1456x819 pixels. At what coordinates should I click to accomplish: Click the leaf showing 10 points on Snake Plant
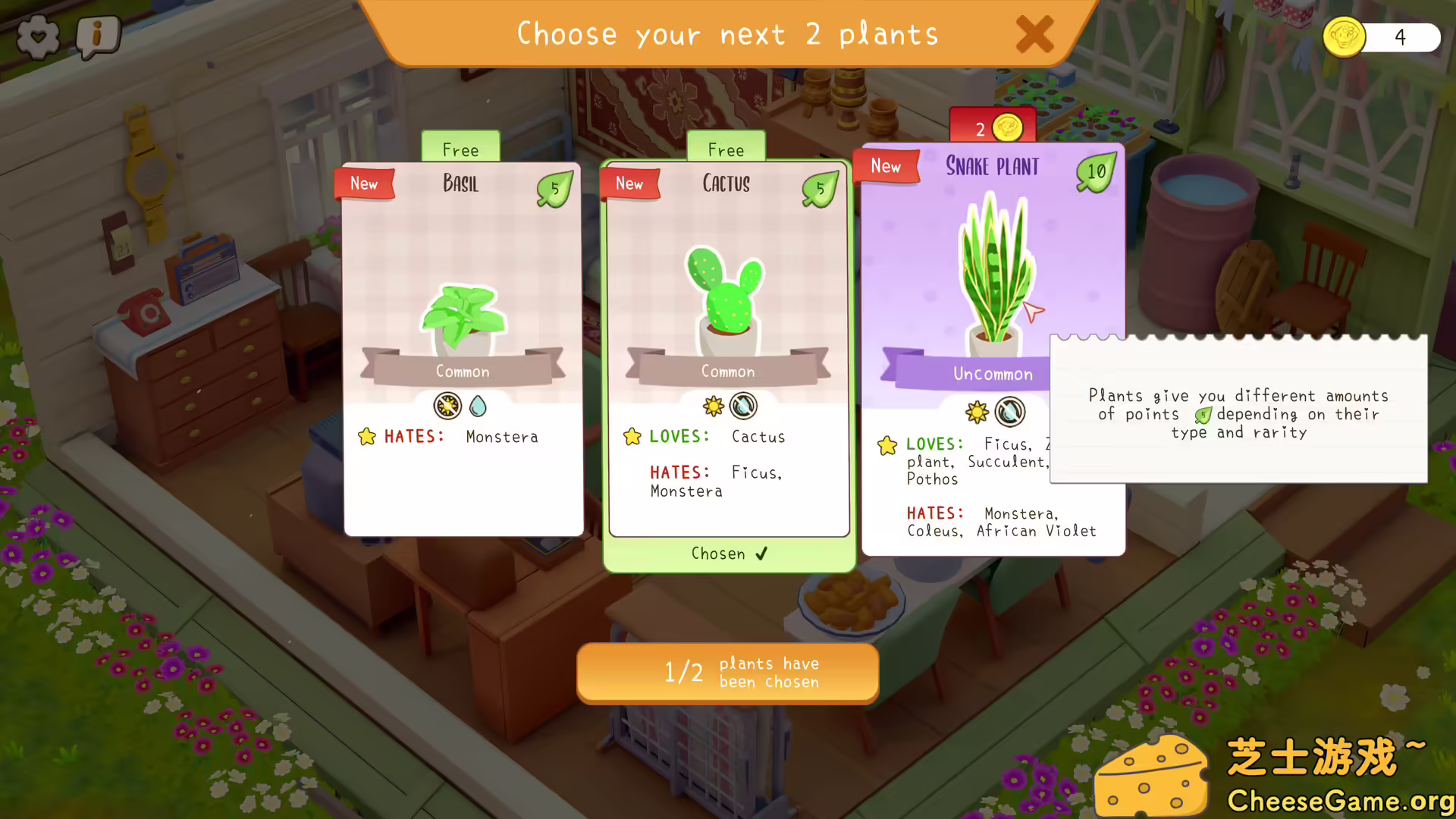[x=1094, y=172]
